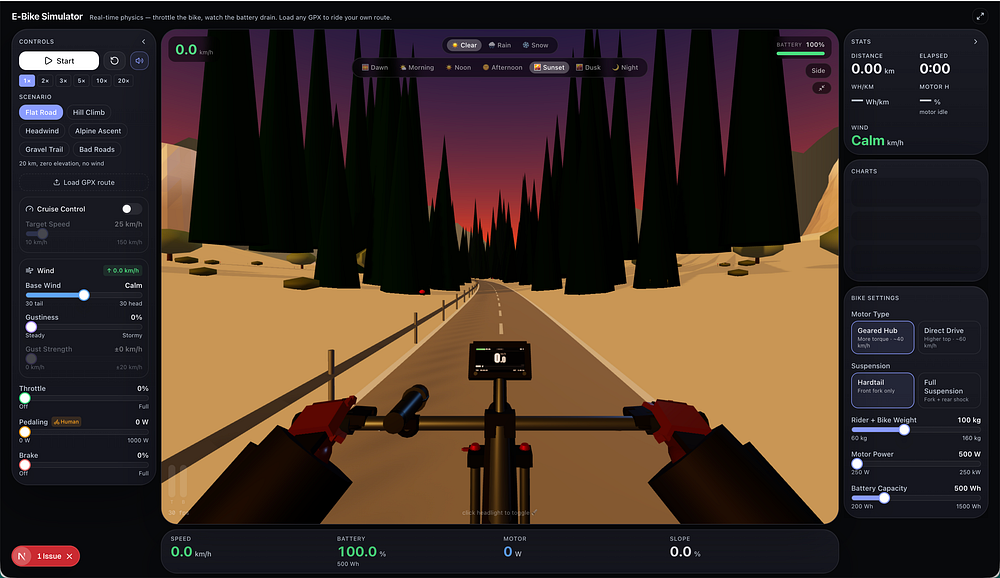
Task: Toggle Cruise Control on
Action: coord(131,209)
